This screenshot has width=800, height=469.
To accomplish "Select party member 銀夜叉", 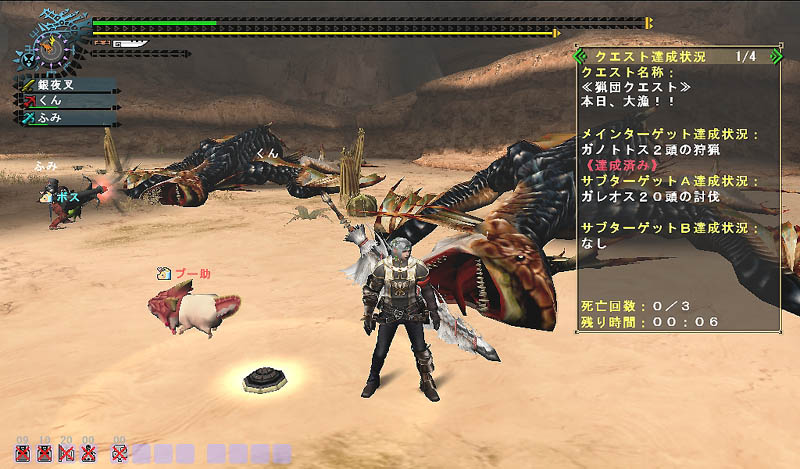I will (66, 86).
